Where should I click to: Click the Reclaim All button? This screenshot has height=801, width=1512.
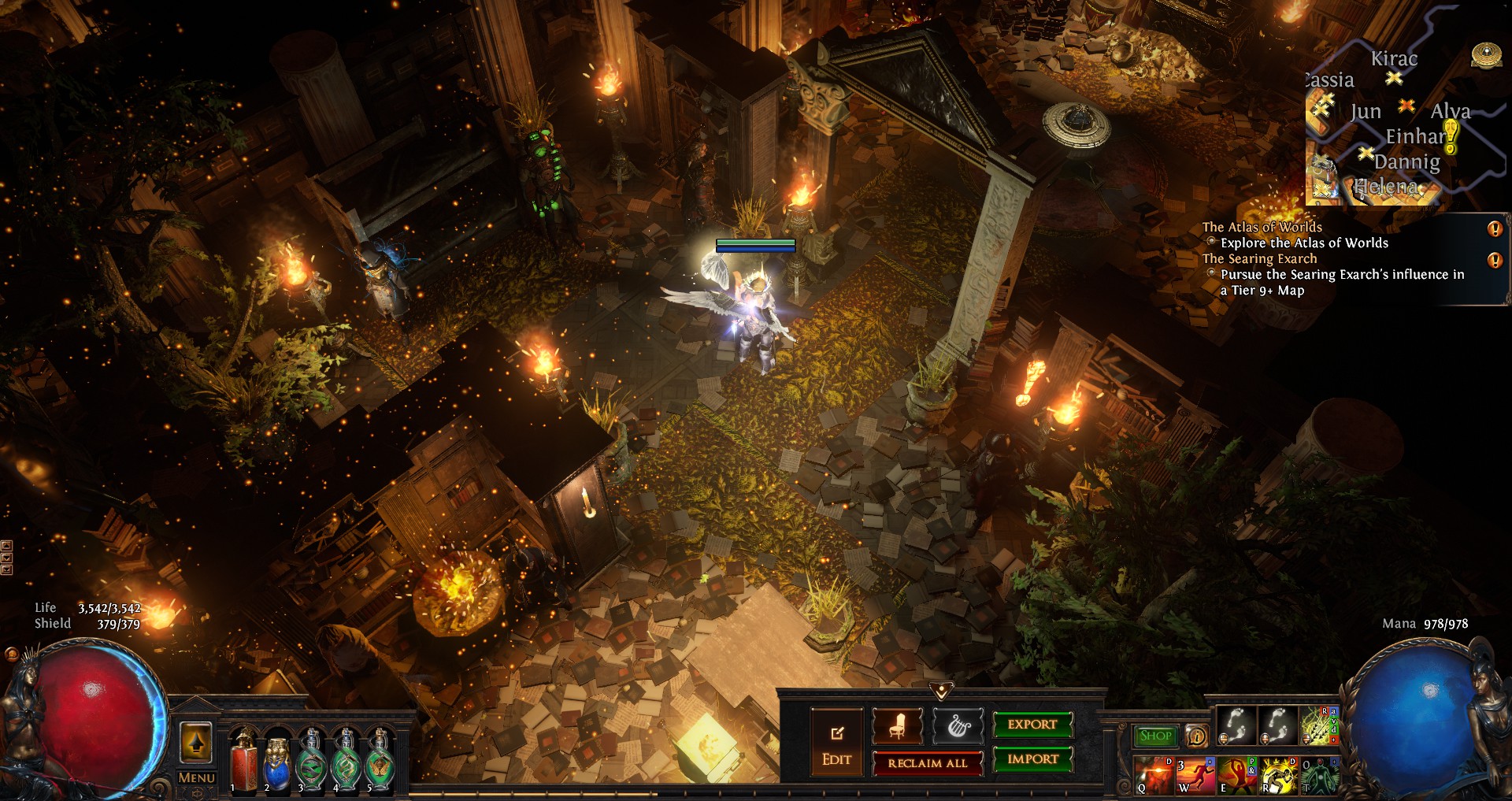[x=927, y=763]
